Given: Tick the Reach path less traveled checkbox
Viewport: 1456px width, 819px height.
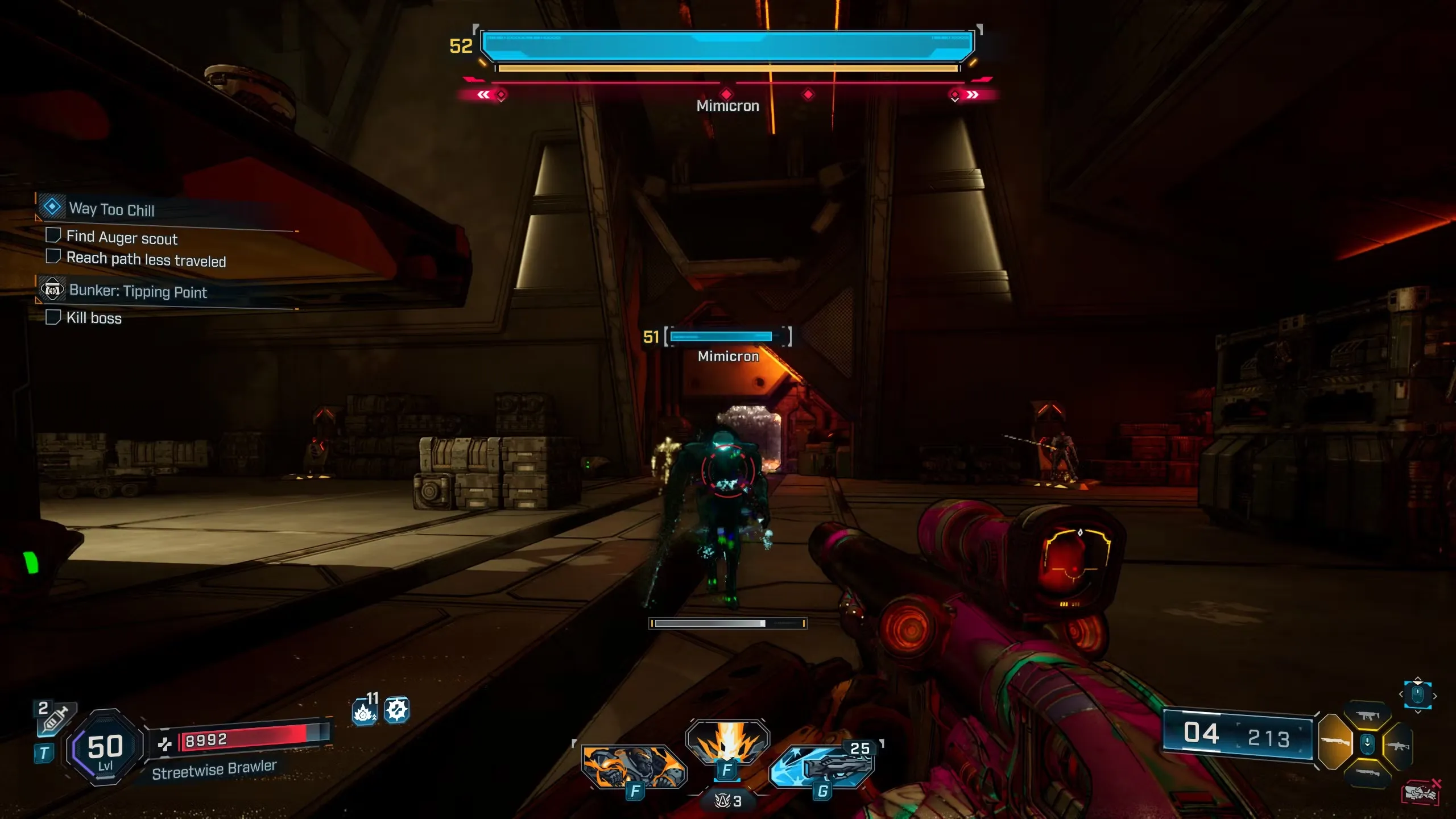Looking at the screenshot, I should click(53, 257).
